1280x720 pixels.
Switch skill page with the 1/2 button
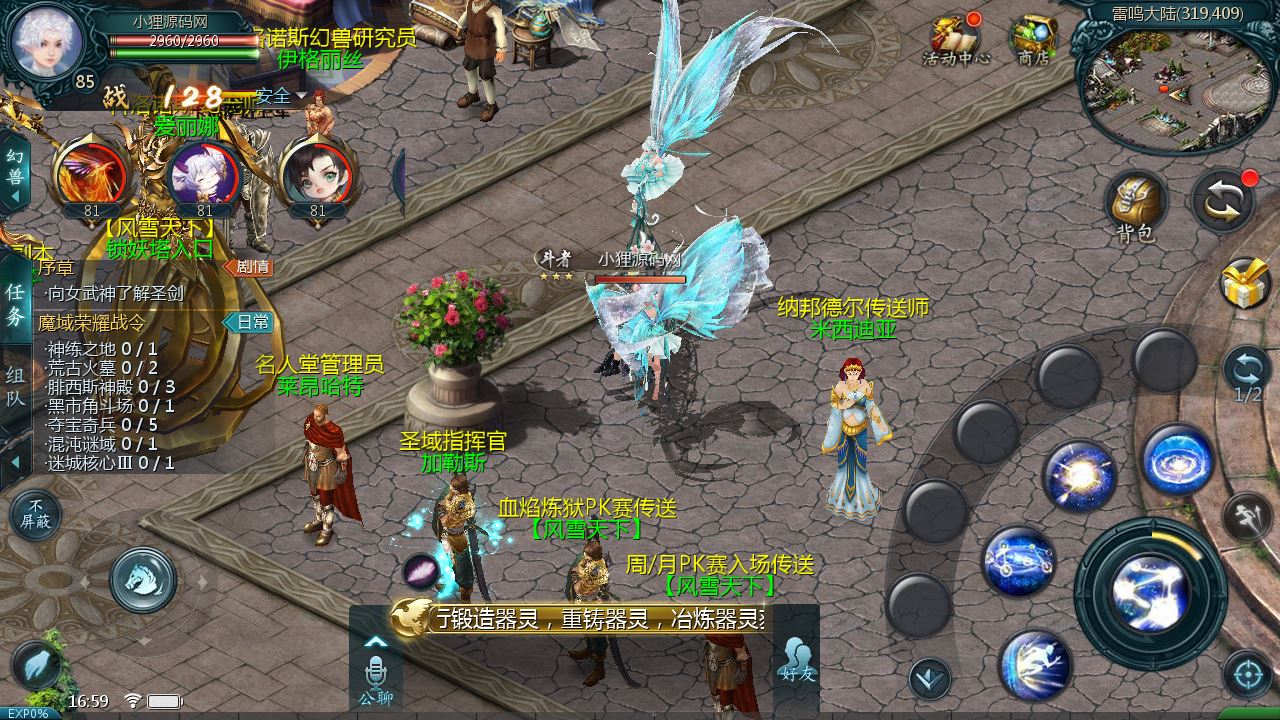[x=1247, y=375]
